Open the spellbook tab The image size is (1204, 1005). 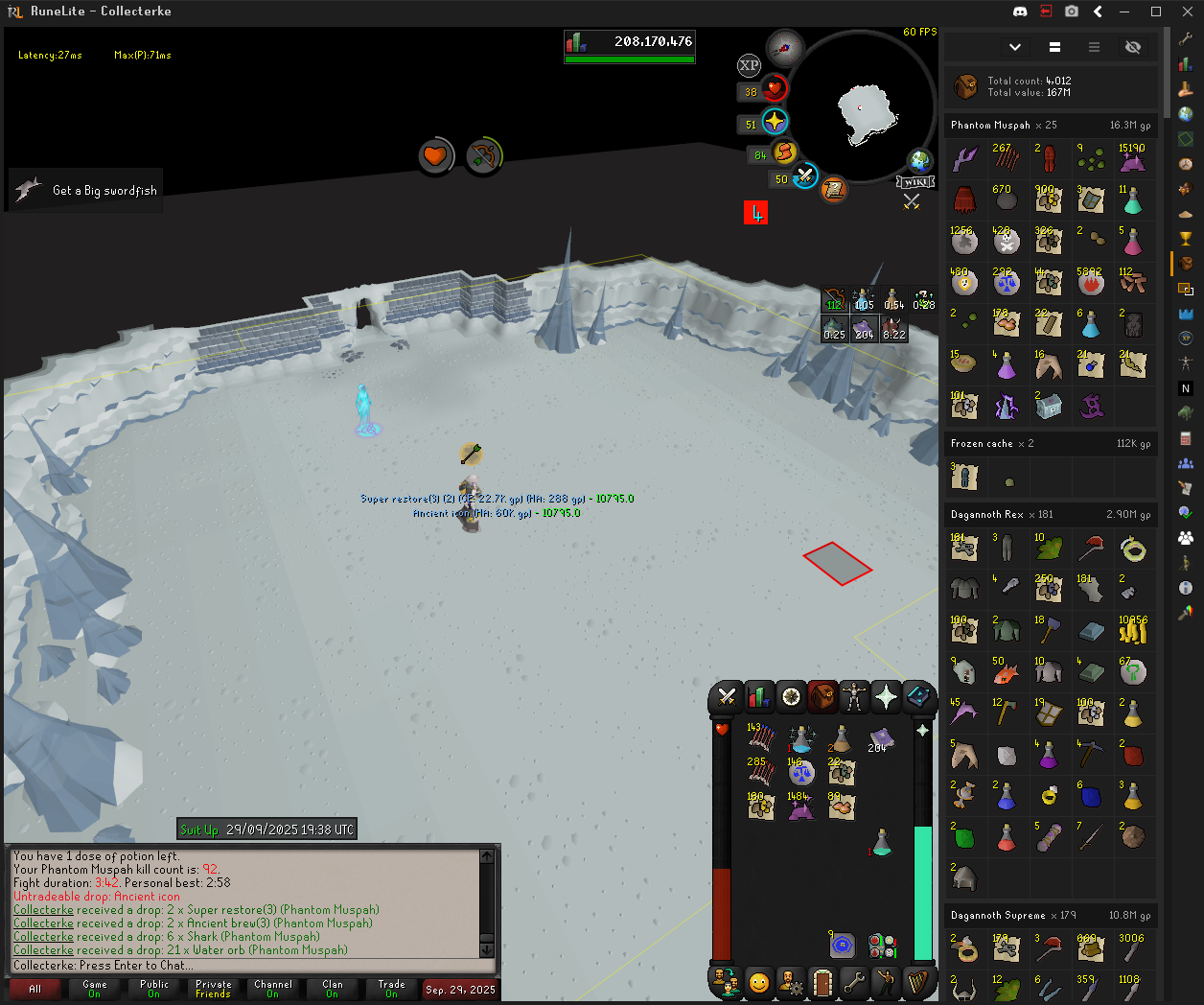coord(917,697)
